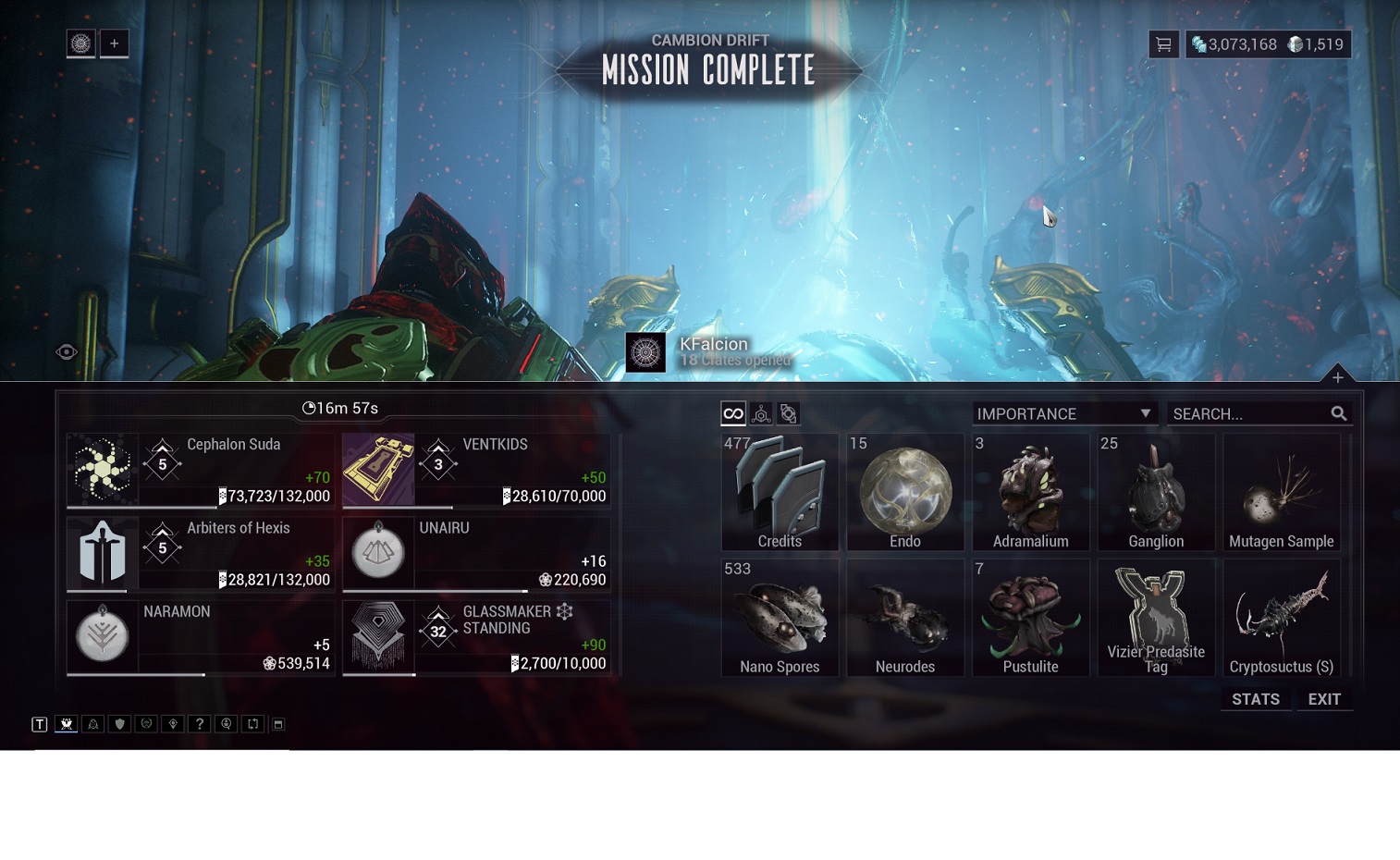
Task: Open the STATS view
Action: (x=1255, y=699)
